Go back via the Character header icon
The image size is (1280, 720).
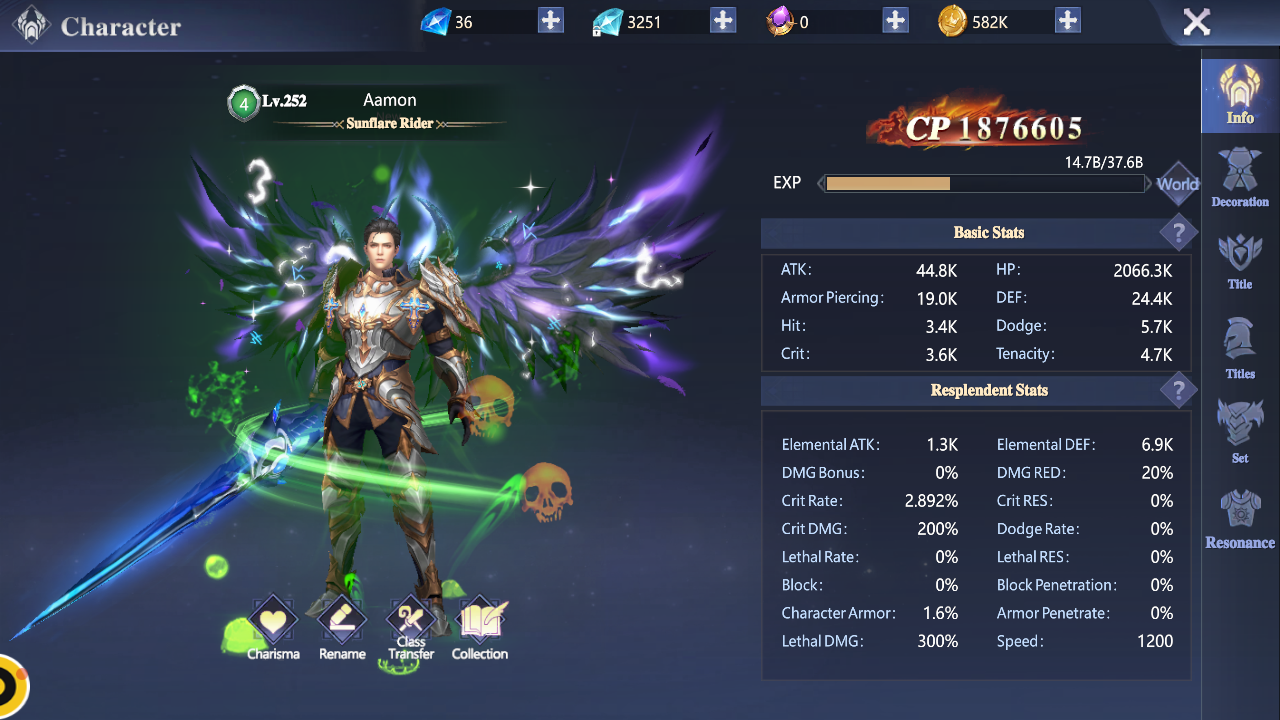pyautogui.click(x=31, y=25)
